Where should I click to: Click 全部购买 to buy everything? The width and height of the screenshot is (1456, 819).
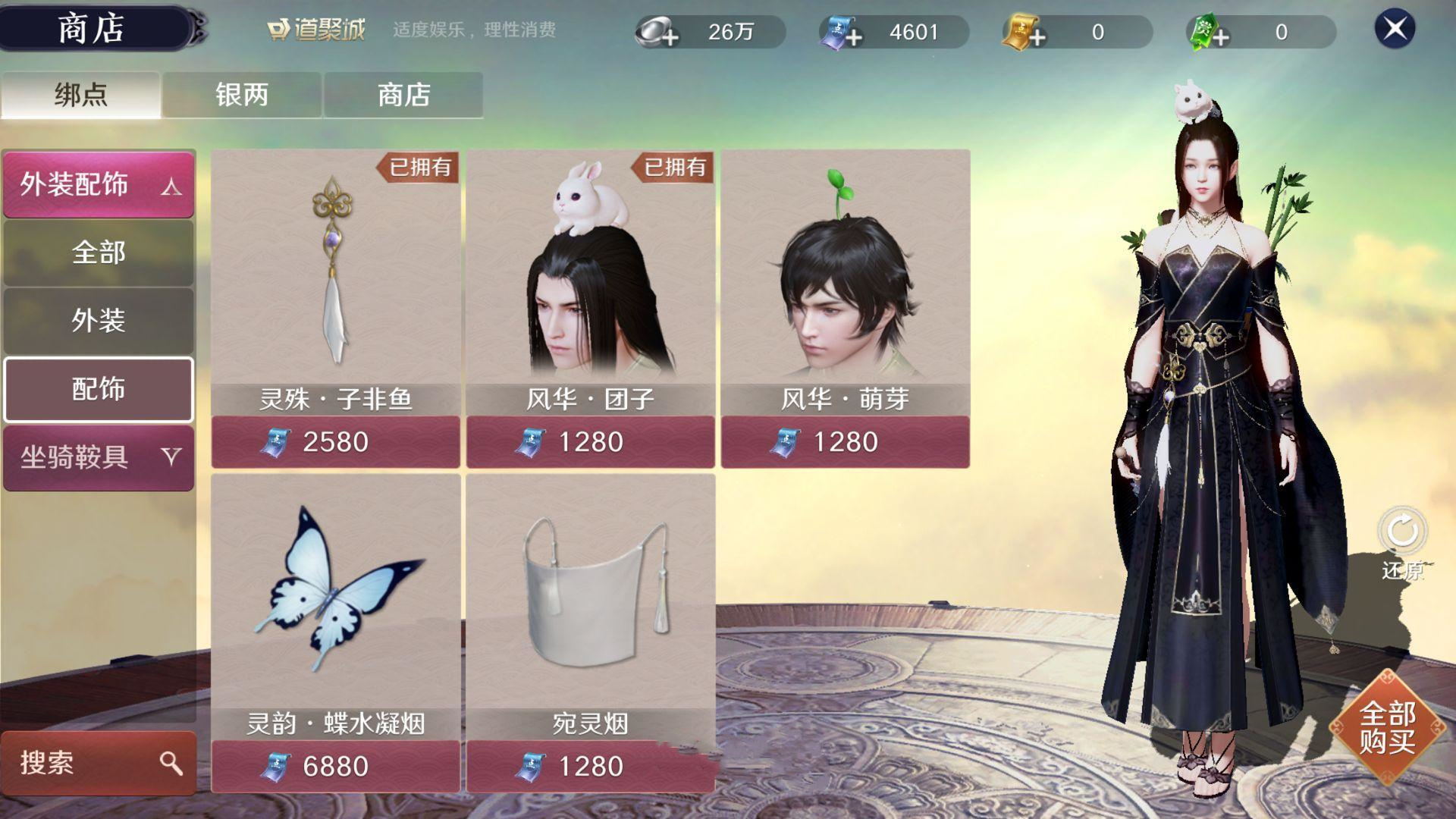click(1387, 727)
